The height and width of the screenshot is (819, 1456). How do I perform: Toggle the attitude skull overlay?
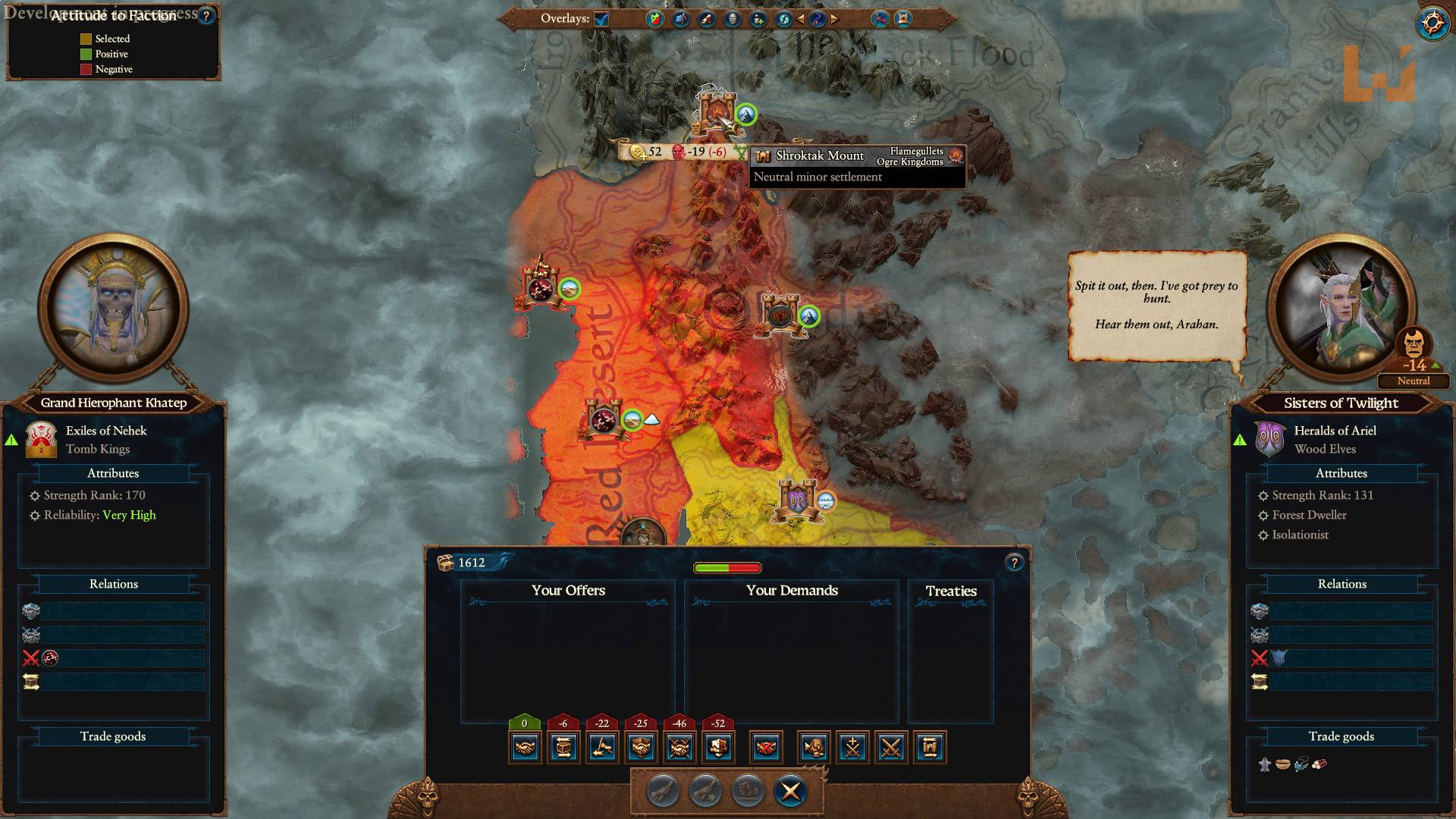(732, 19)
